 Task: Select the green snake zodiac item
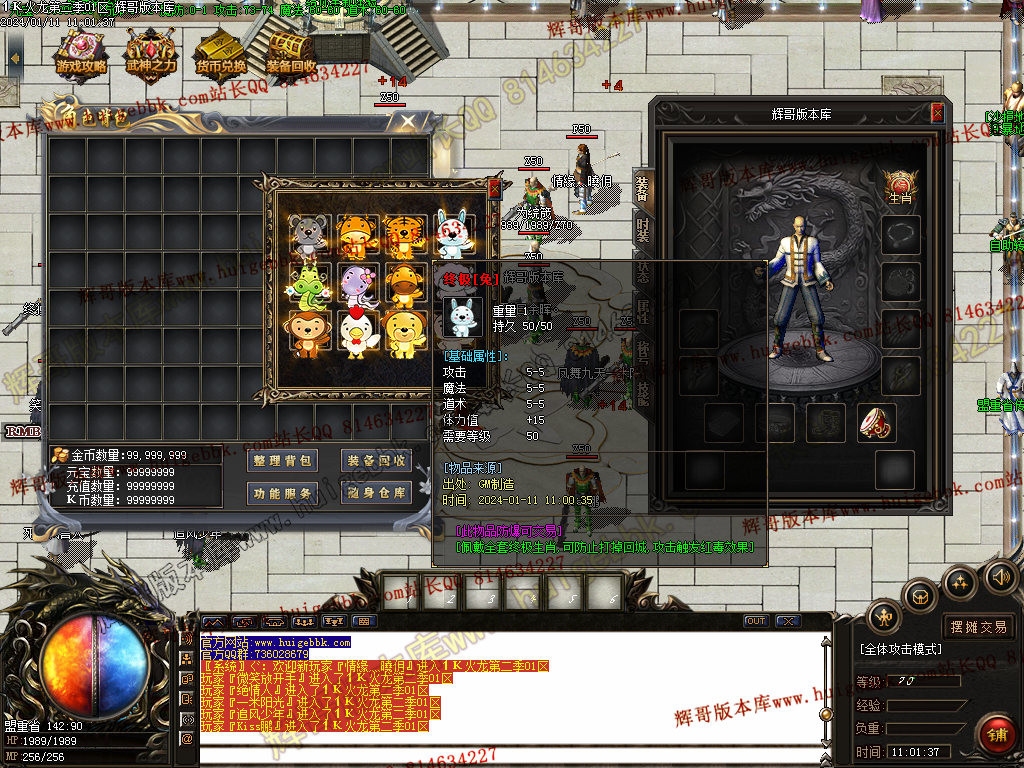click(x=309, y=285)
